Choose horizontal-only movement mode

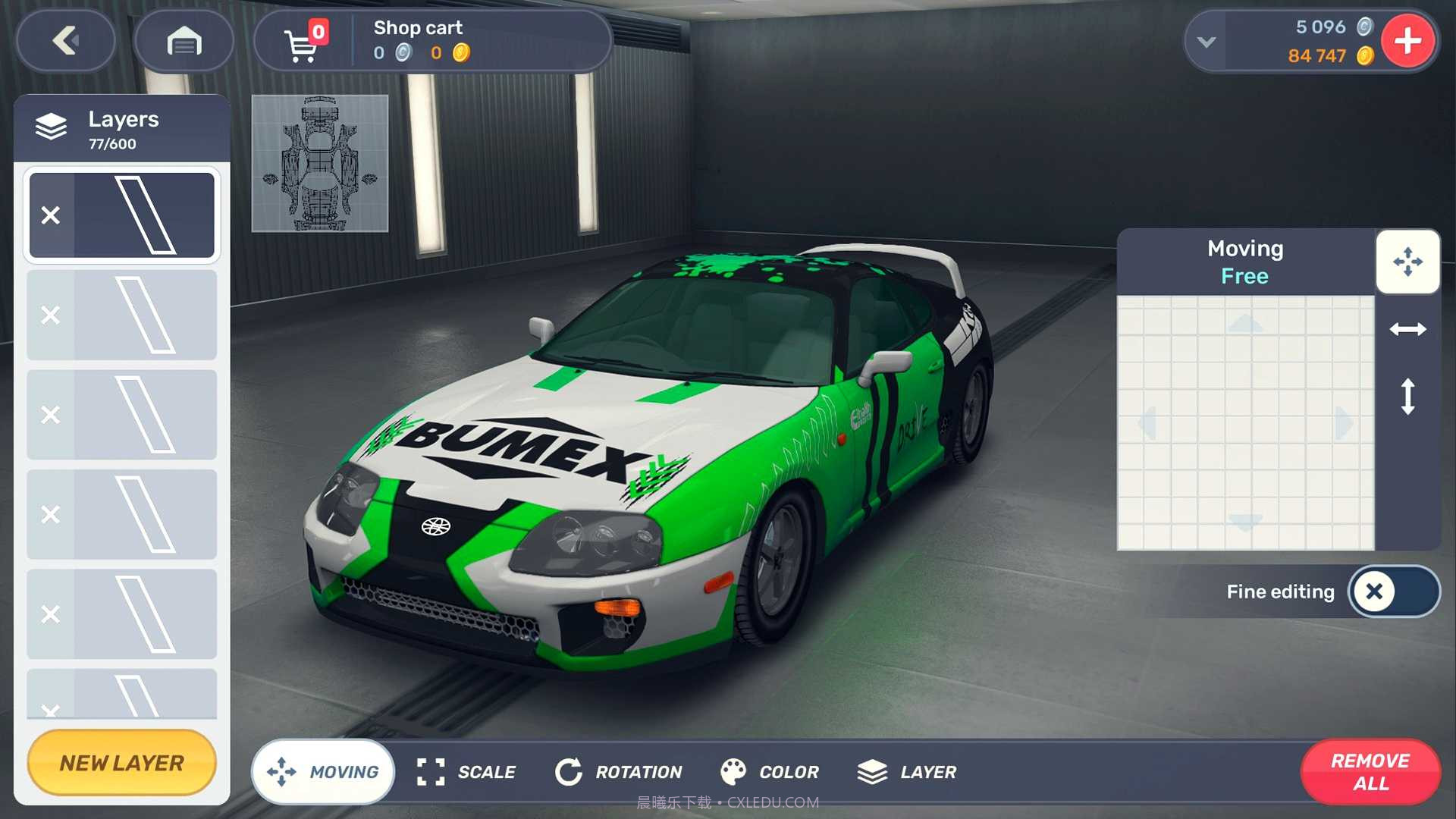pos(1407,329)
